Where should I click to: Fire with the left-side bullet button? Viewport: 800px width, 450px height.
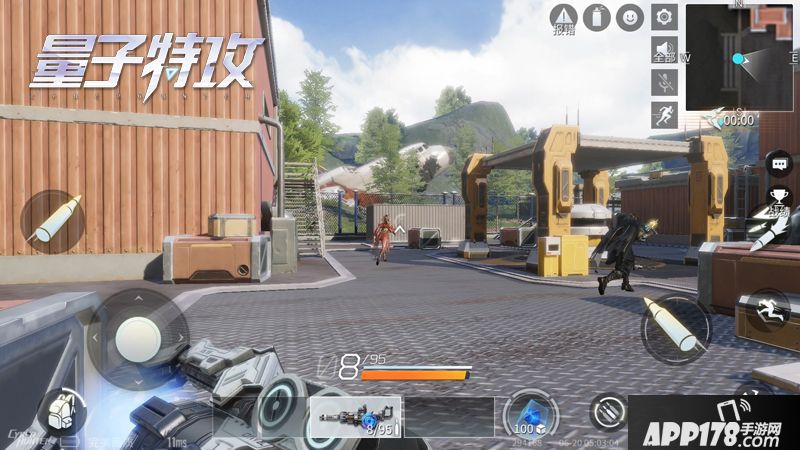pyautogui.click(x=52, y=222)
